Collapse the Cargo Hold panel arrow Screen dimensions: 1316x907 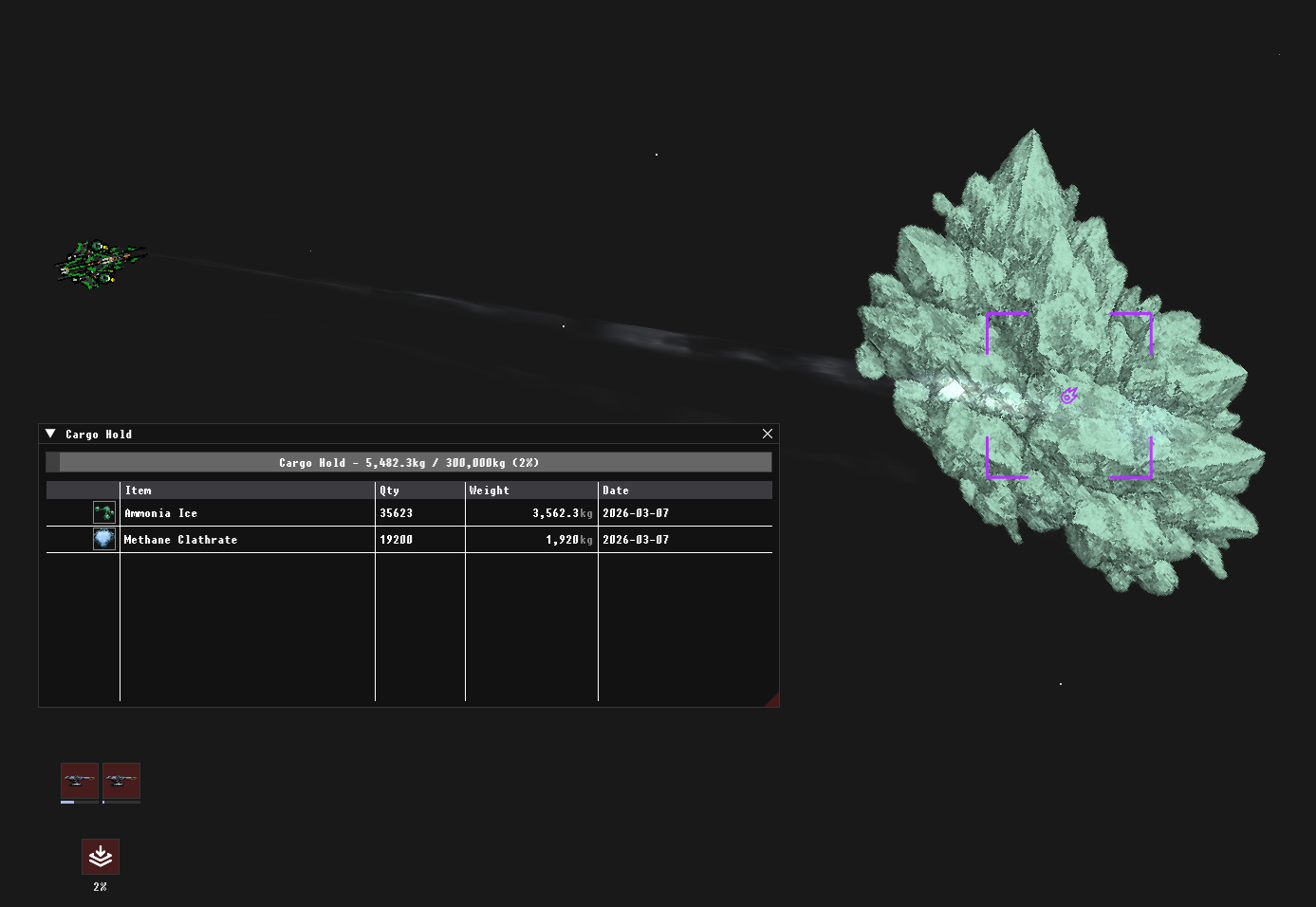[x=50, y=434]
